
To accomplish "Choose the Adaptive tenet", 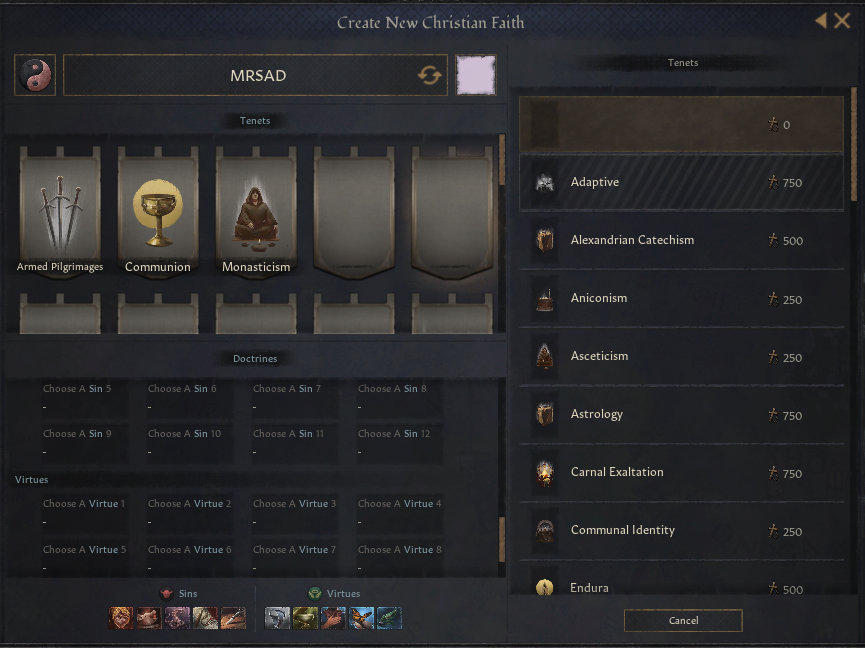I will pyautogui.click(x=681, y=182).
